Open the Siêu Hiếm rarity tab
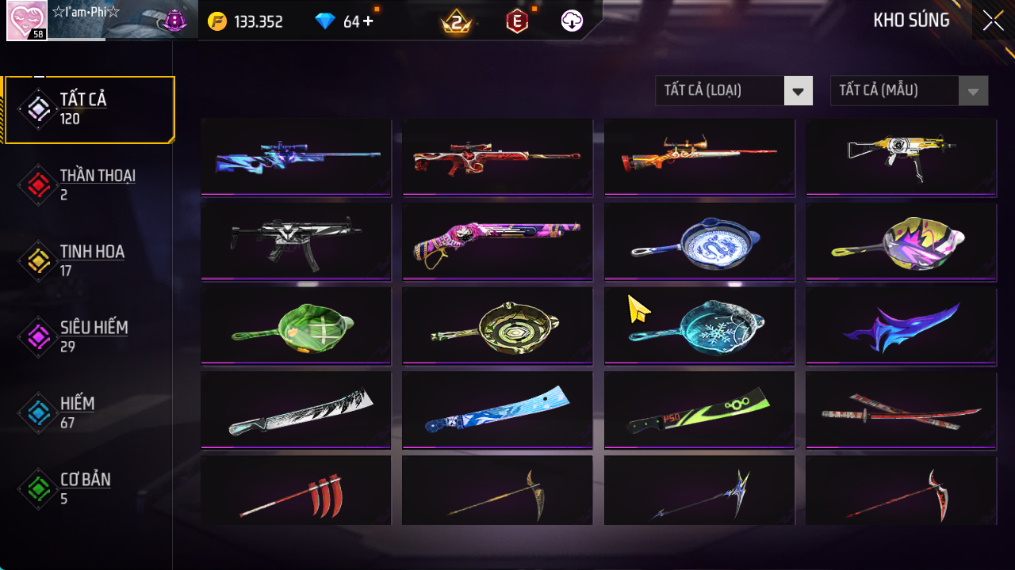The image size is (1015, 570). point(88,336)
